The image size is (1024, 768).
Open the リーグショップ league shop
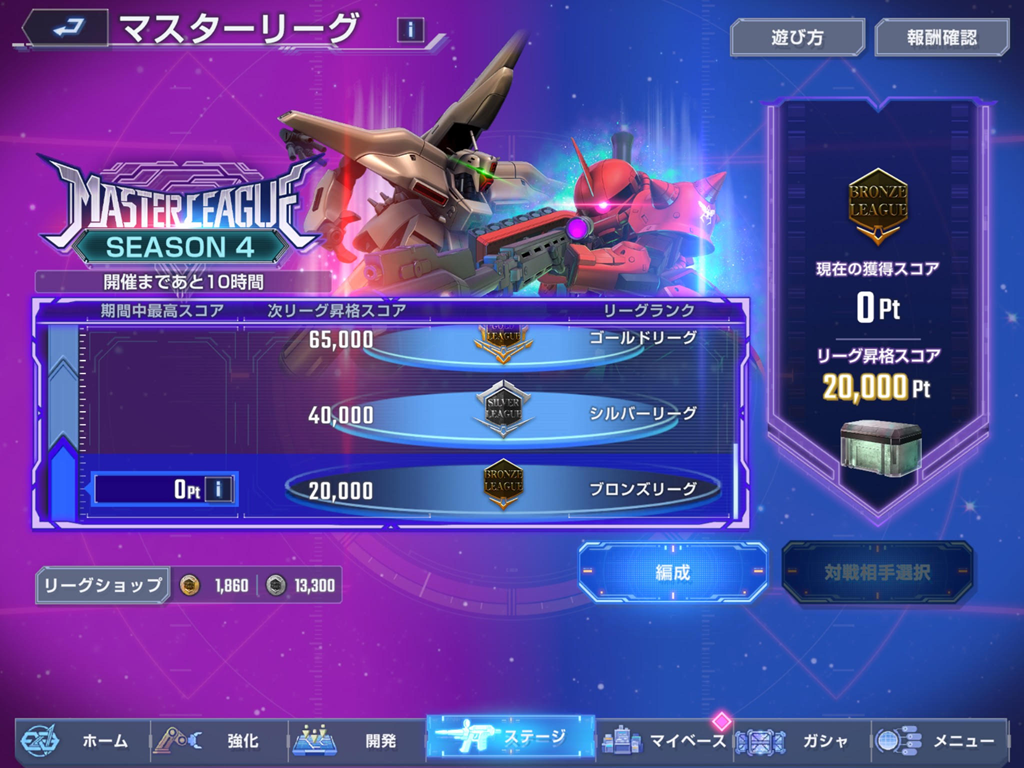coord(102,586)
